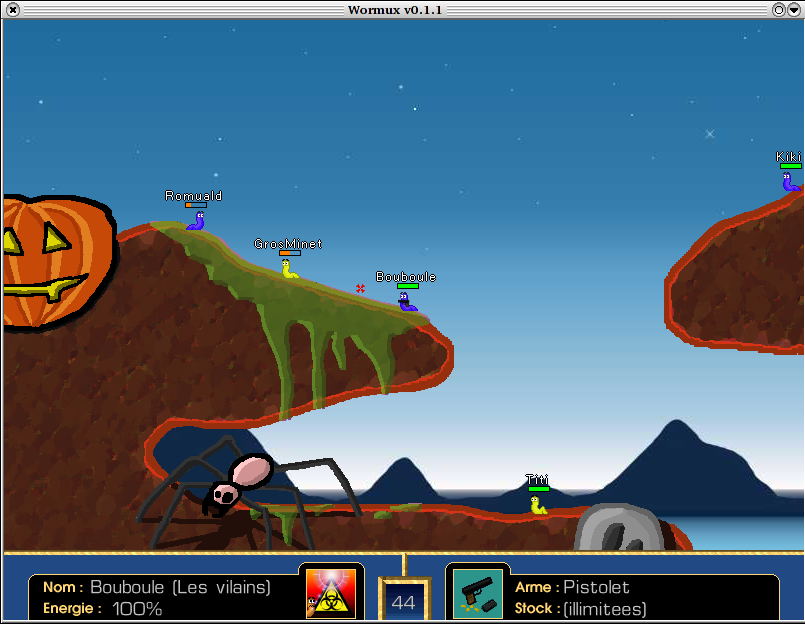Image resolution: width=805 pixels, height=624 pixels.
Task: Click the biohazard team emblem icon
Action: 330,592
